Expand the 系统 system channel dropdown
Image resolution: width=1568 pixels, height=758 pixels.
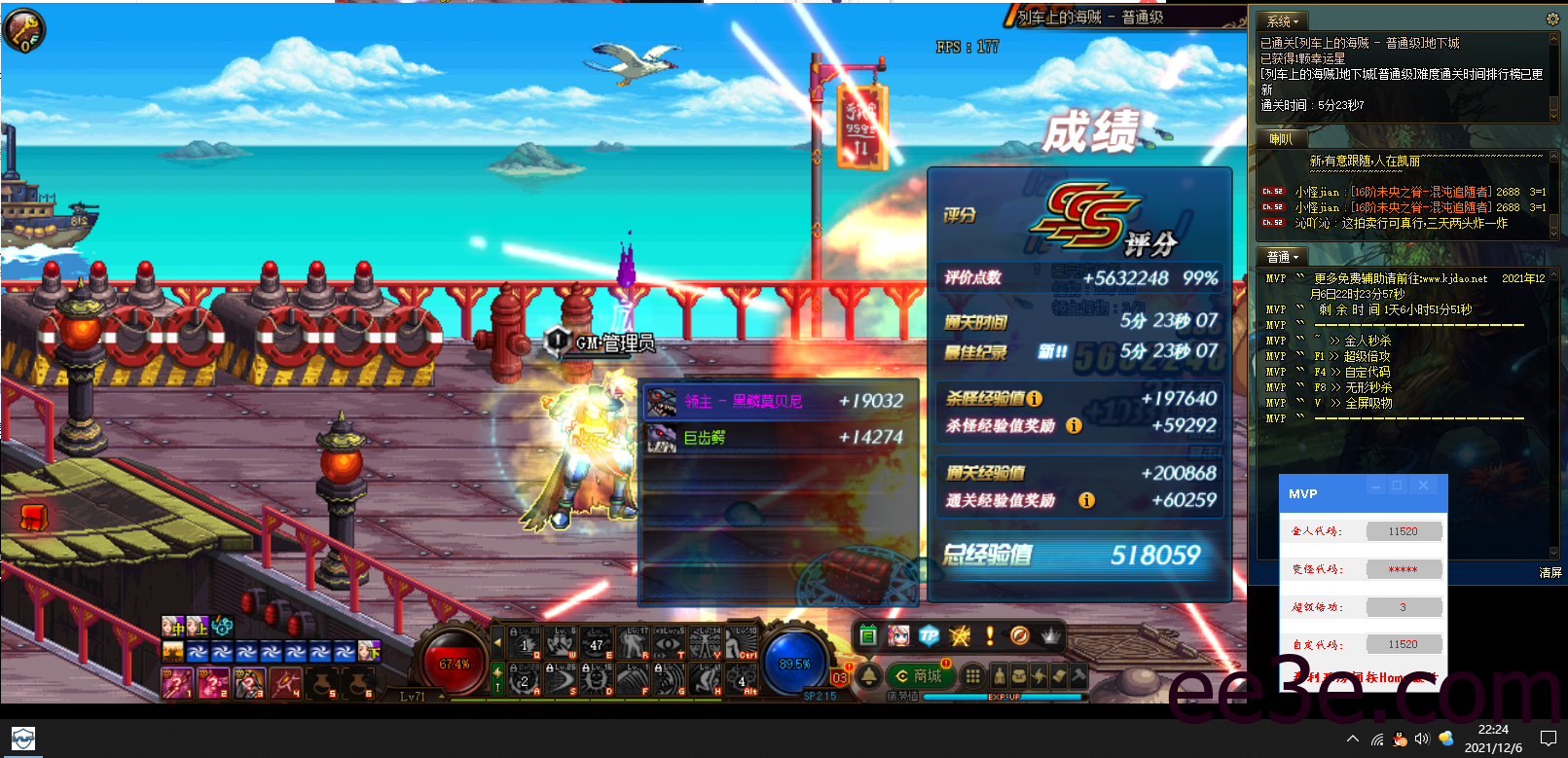pos(1281,19)
